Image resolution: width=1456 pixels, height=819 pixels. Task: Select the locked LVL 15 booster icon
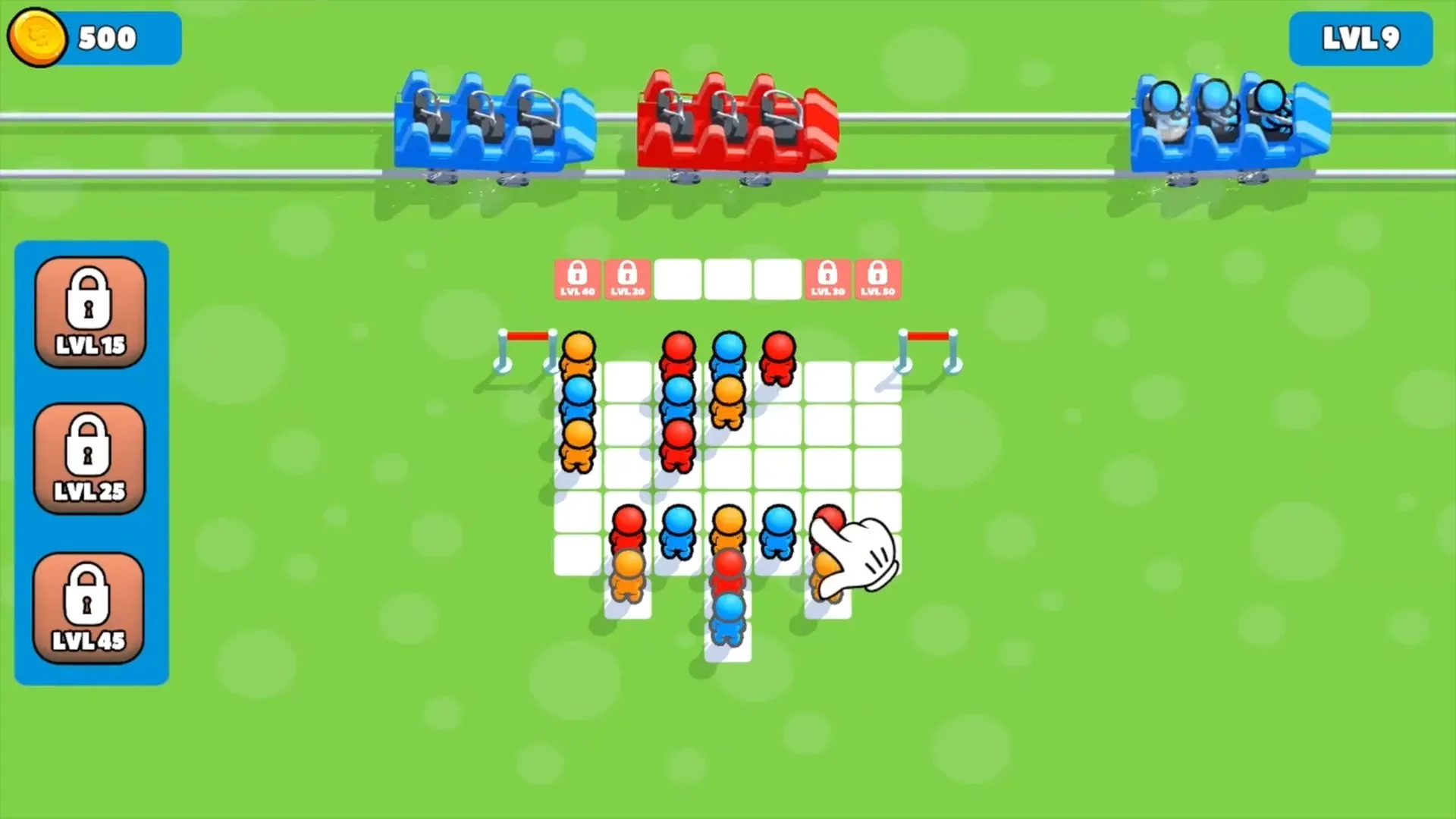coord(89,311)
